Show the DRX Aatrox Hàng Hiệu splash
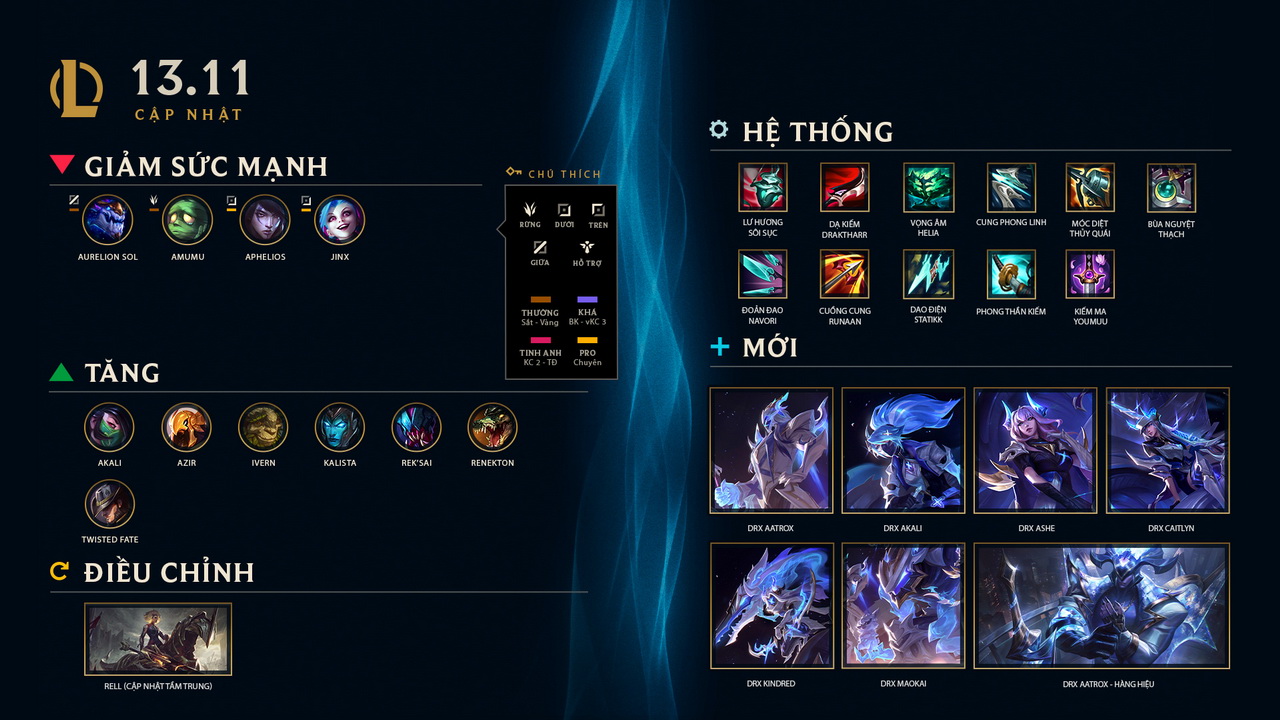Viewport: 1280px width, 720px height. [1101, 606]
